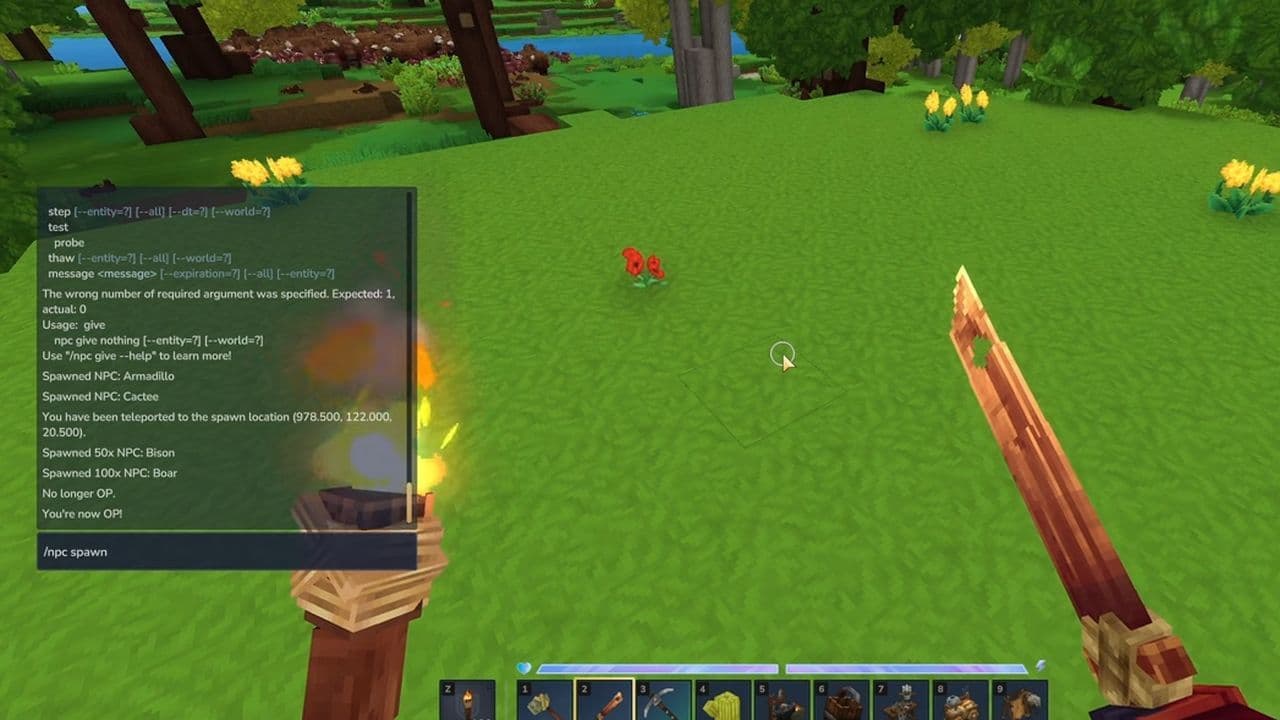Pick the item in hotbar slot 7
This screenshot has height=720, width=1280.
point(900,700)
